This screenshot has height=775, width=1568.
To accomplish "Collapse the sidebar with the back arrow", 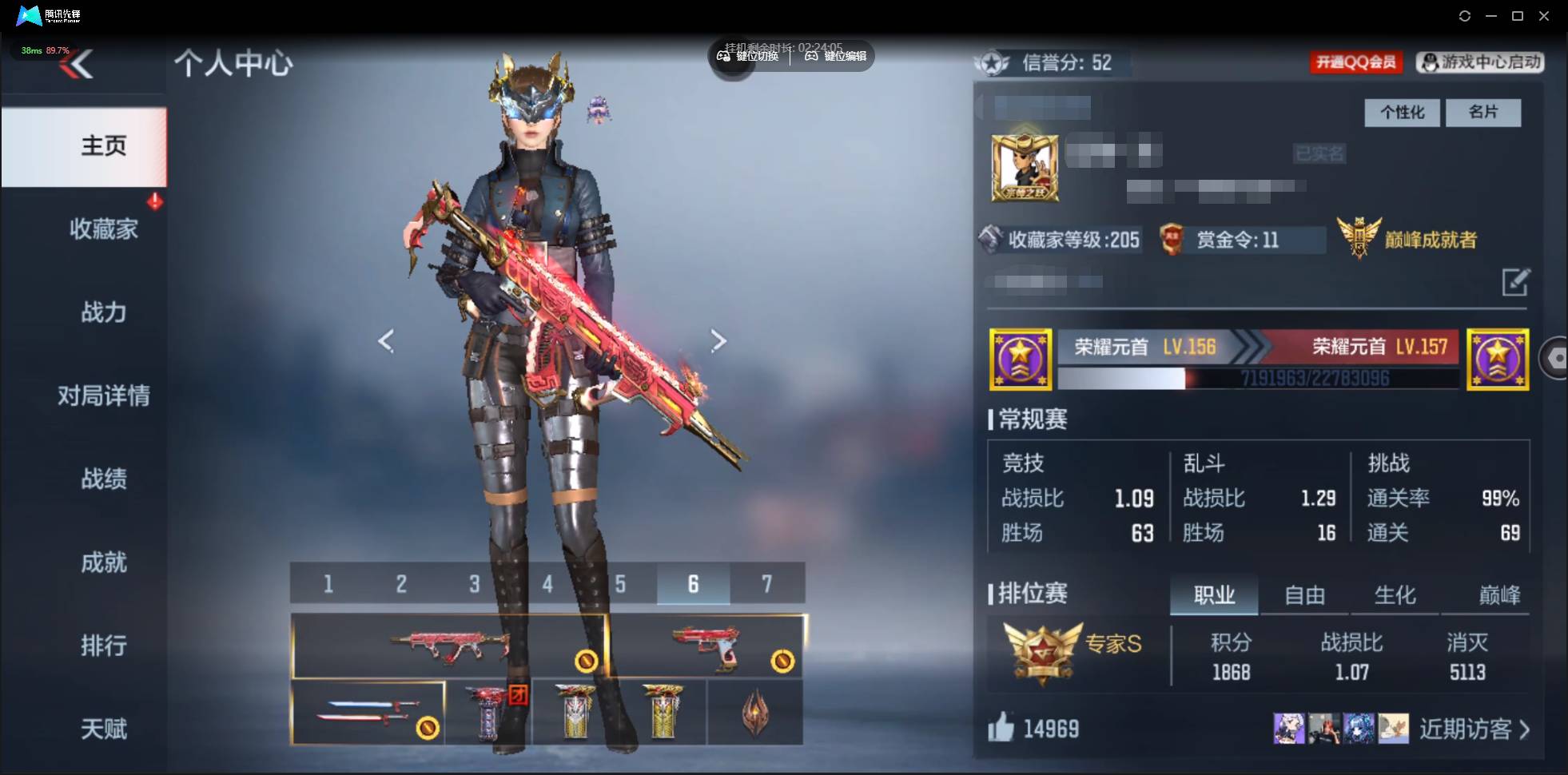I will [x=80, y=64].
